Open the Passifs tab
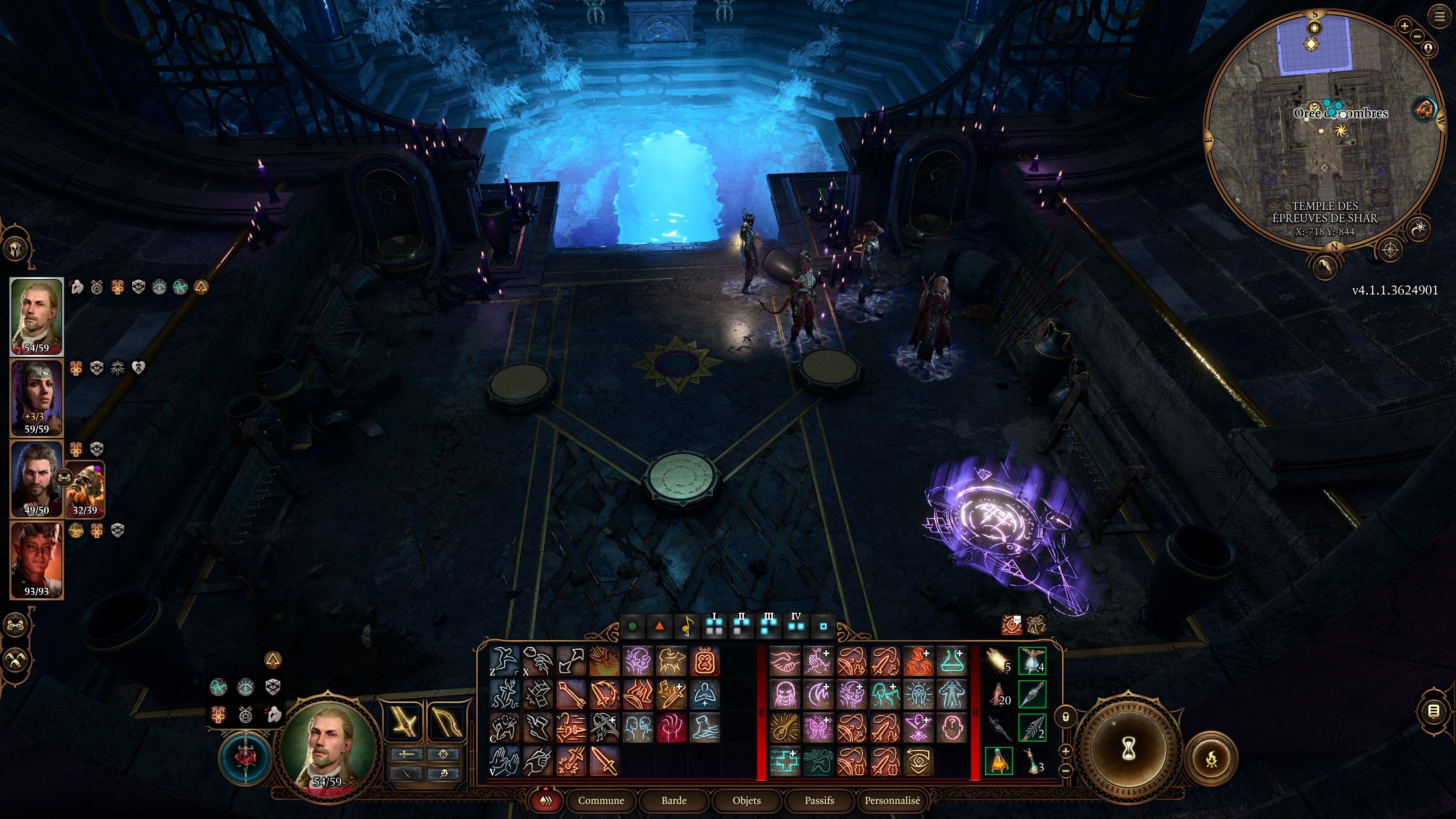 pos(819,801)
